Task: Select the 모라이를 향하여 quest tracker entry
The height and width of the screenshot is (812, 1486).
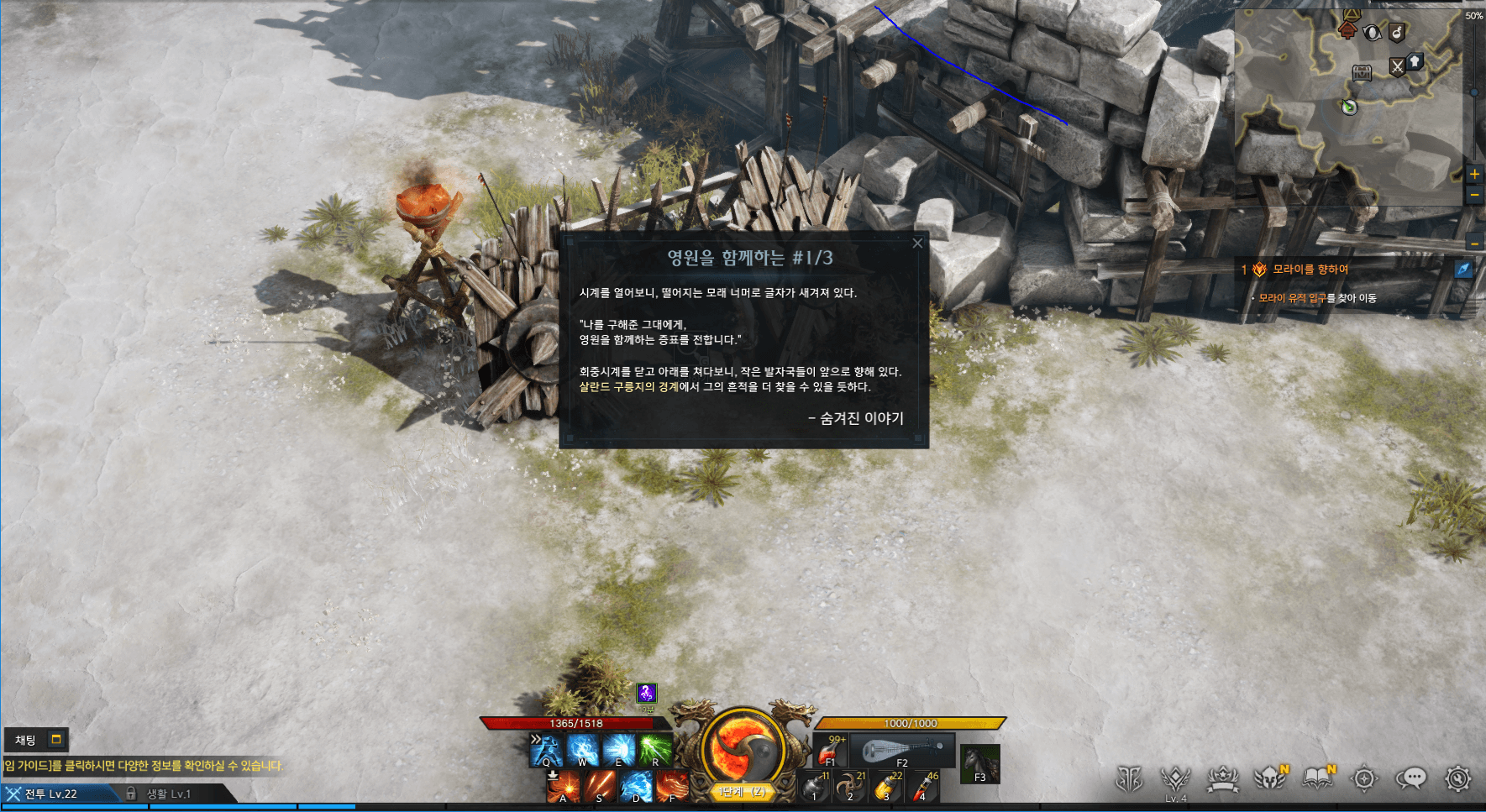Action: [x=1310, y=270]
